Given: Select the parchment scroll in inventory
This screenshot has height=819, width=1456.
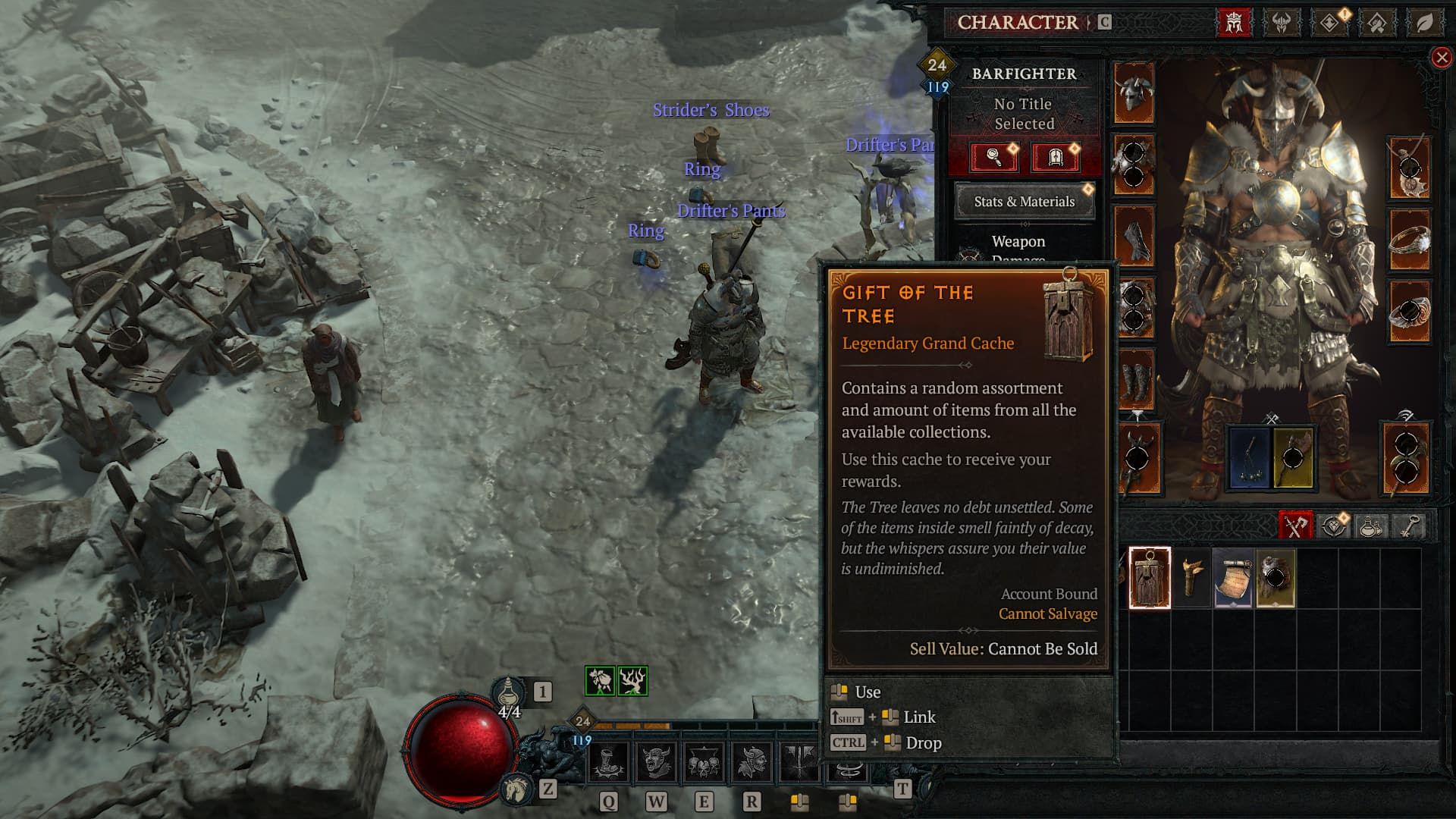Looking at the screenshot, I should 1233,579.
